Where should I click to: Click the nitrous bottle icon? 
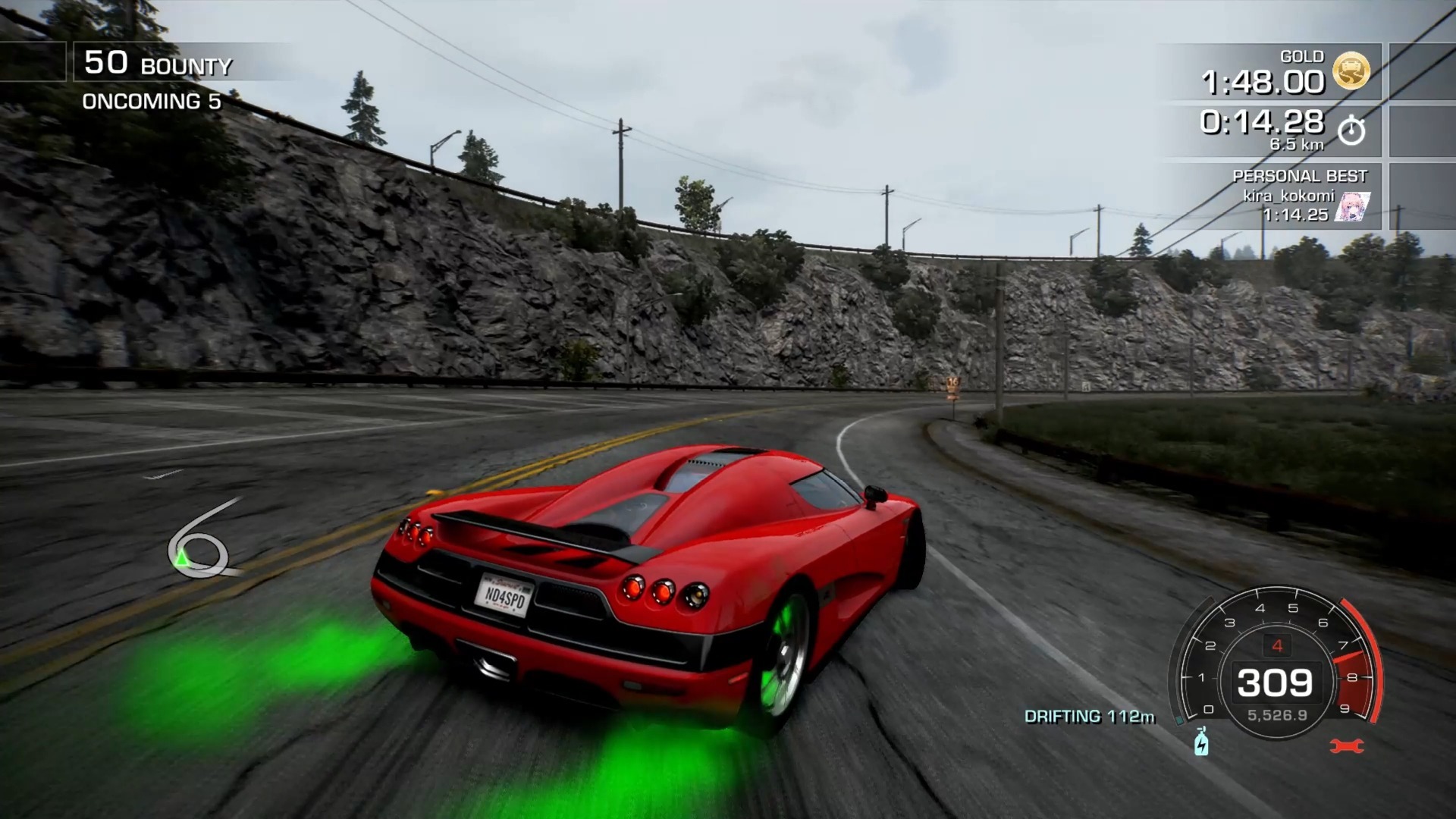click(1201, 742)
